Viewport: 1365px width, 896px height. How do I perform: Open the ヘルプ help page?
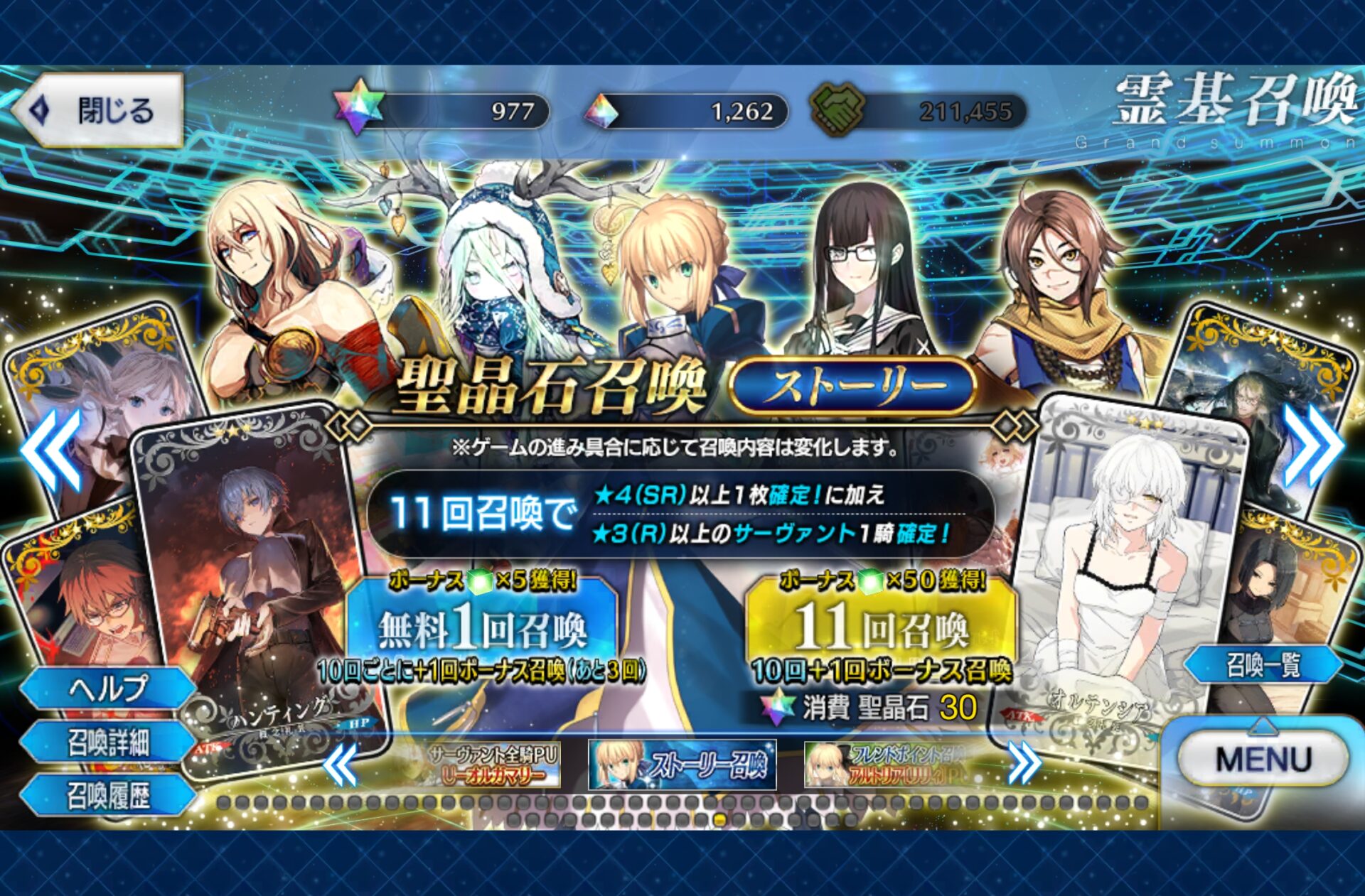coord(108,688)
